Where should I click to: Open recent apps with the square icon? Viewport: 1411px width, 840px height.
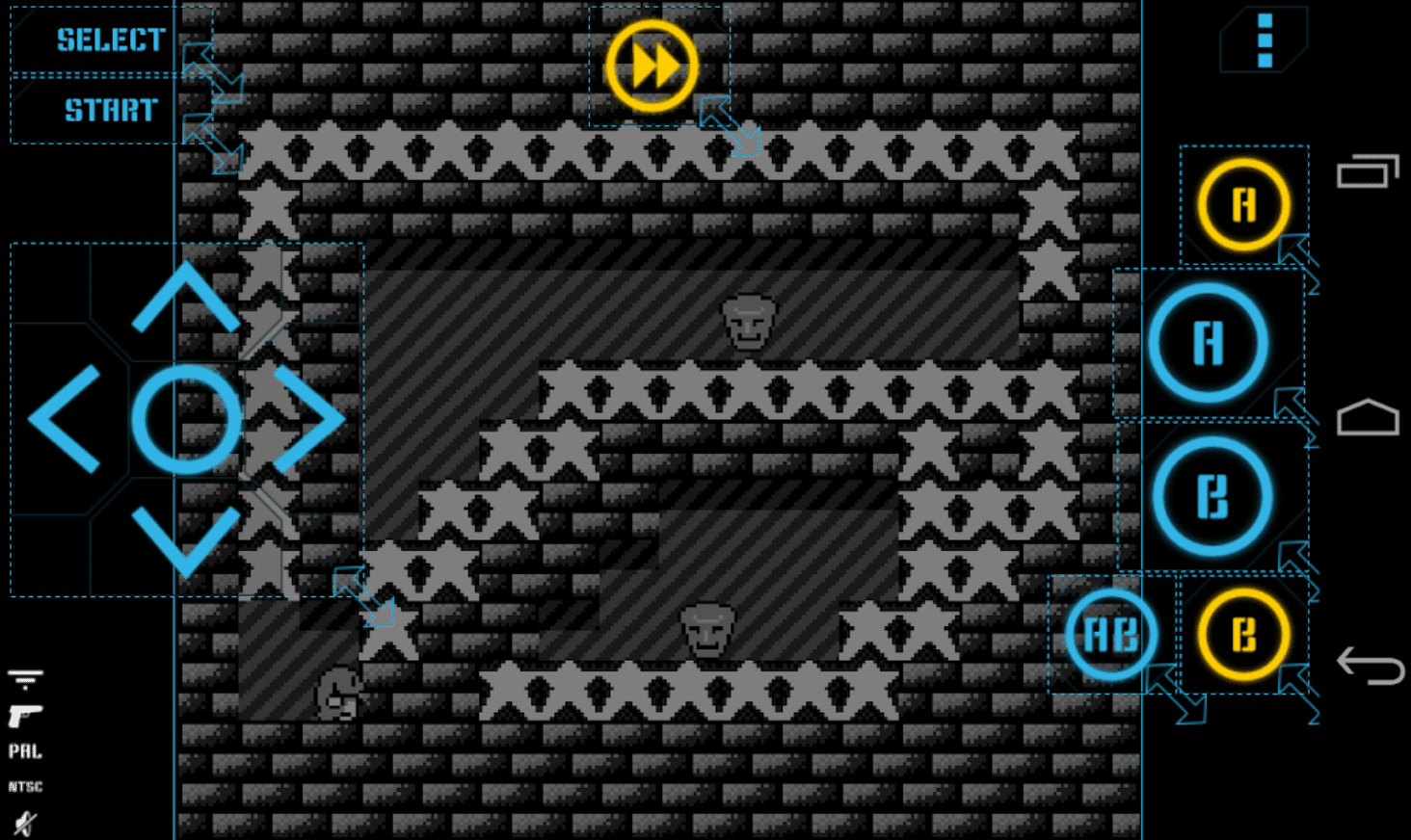pos(1366,171)
